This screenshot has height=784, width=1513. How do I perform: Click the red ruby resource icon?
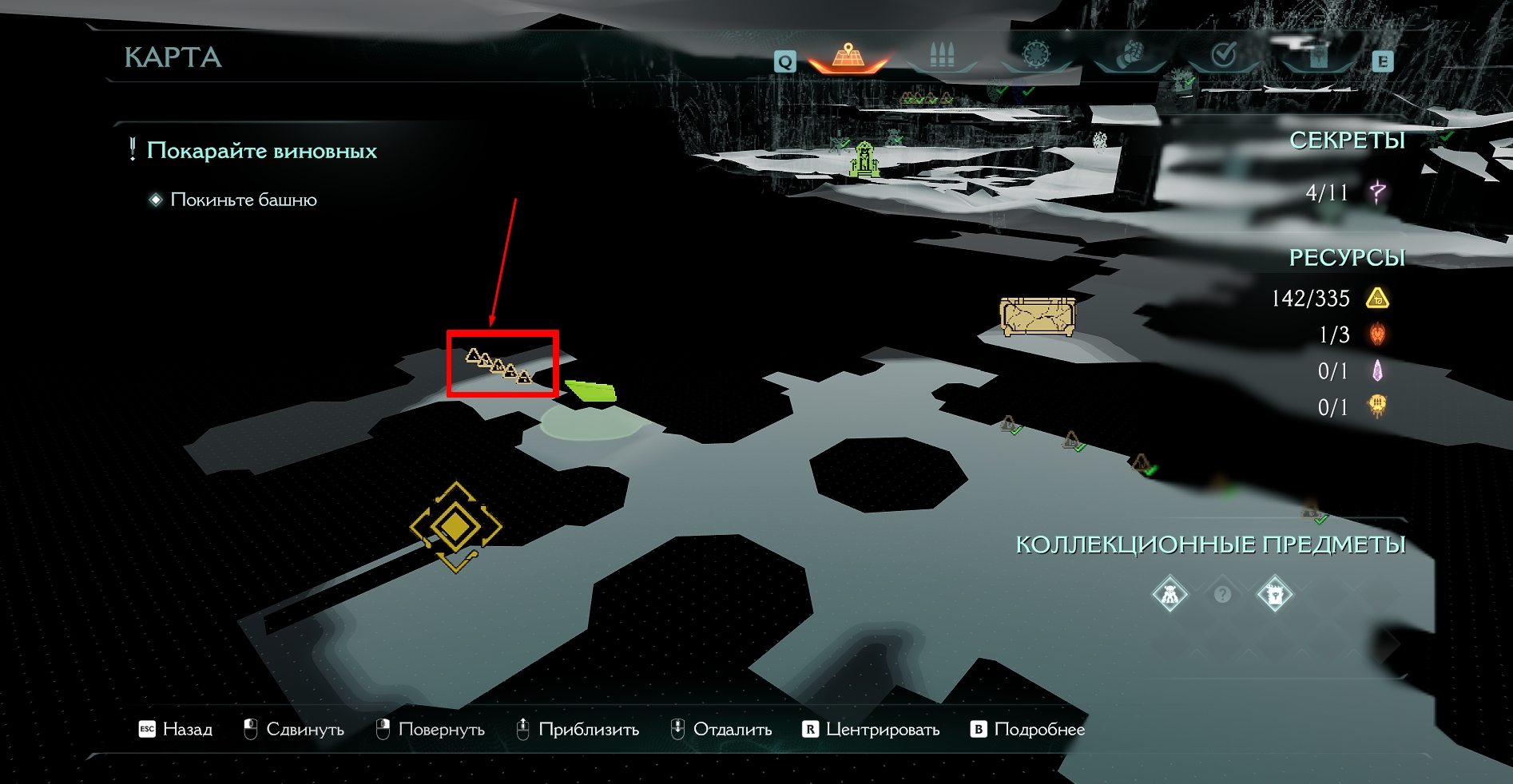[1378, 335]
